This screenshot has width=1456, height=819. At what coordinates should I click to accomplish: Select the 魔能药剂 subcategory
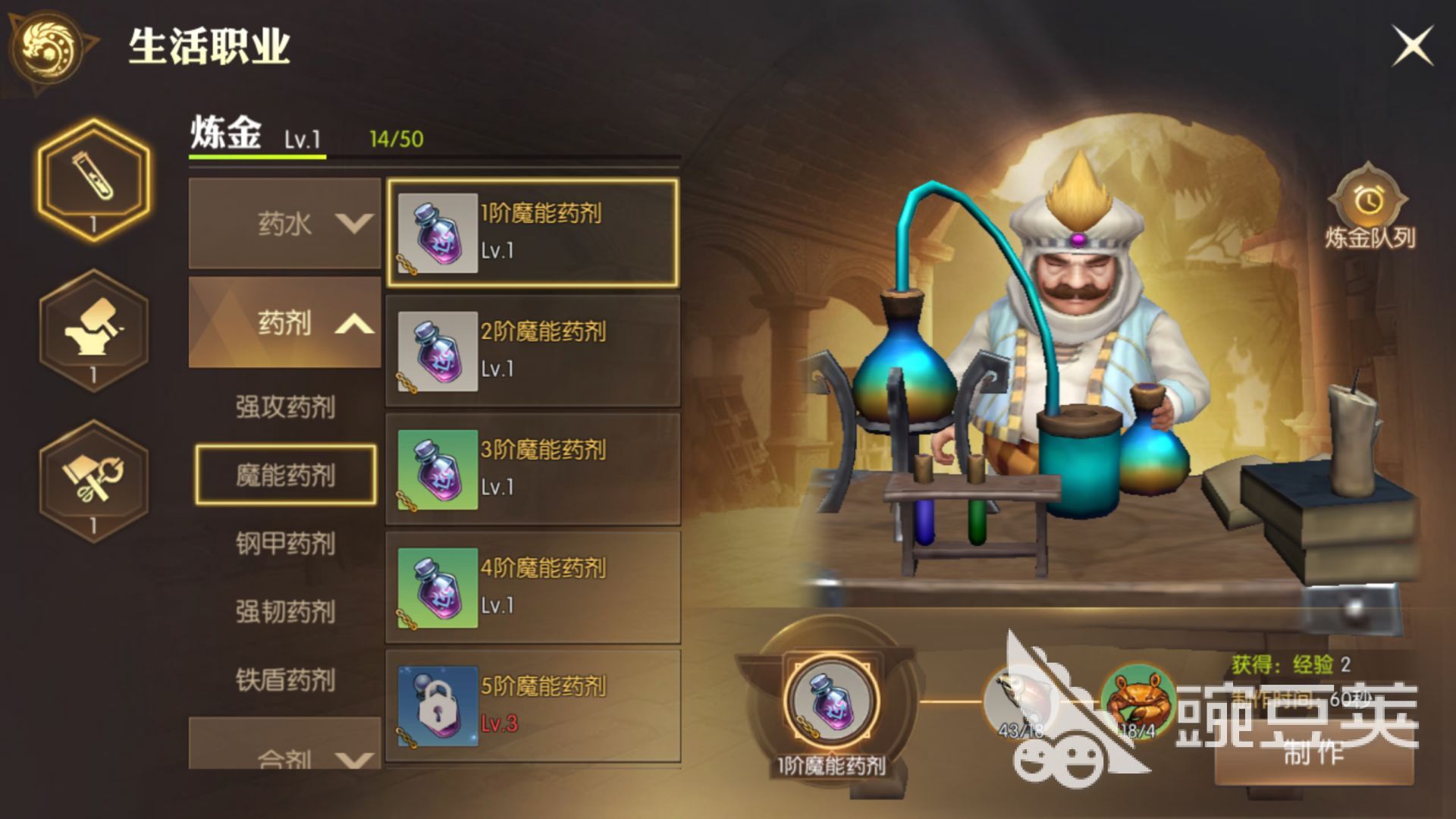point(285,475)
